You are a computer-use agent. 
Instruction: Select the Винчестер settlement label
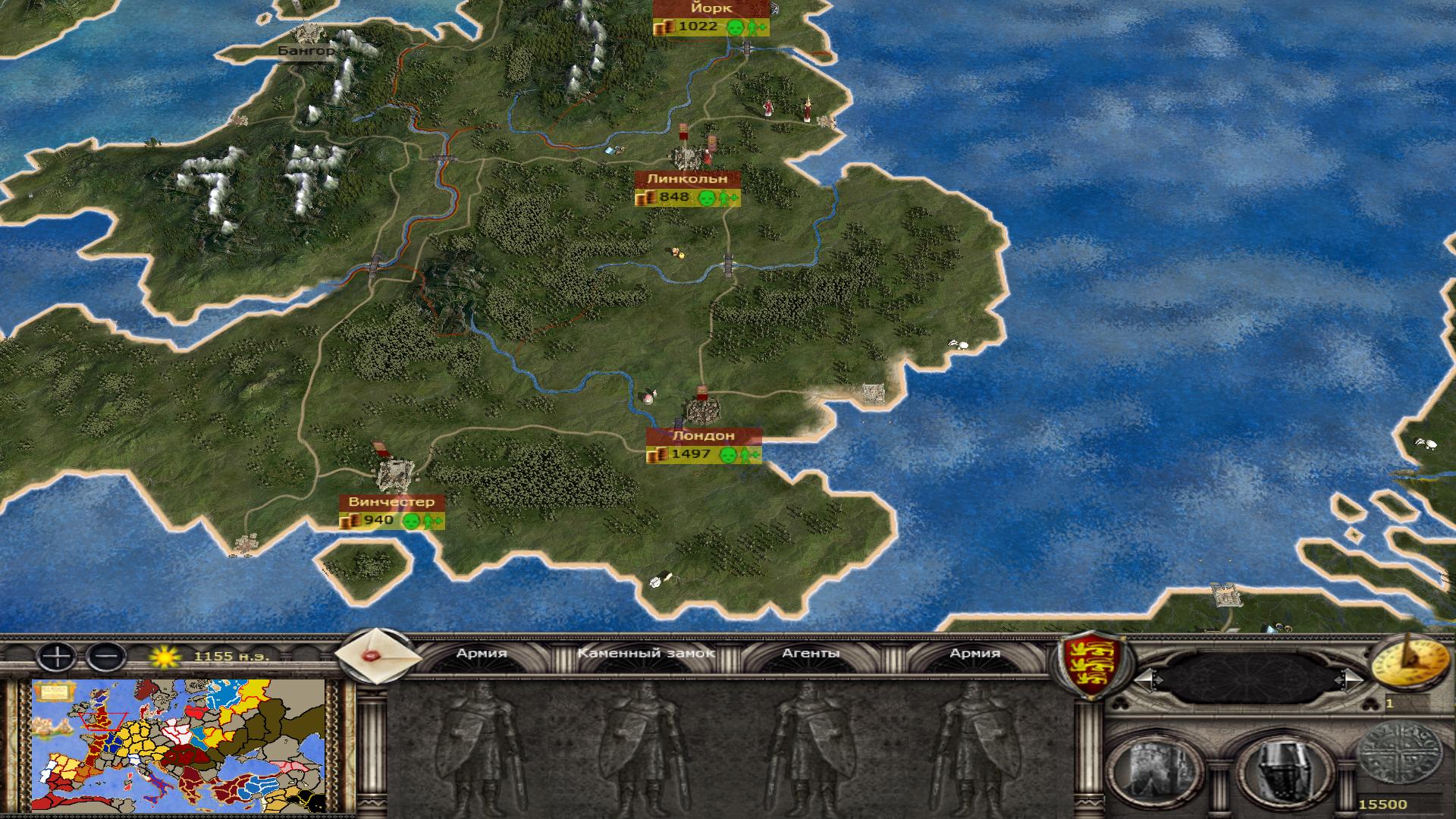391,502
